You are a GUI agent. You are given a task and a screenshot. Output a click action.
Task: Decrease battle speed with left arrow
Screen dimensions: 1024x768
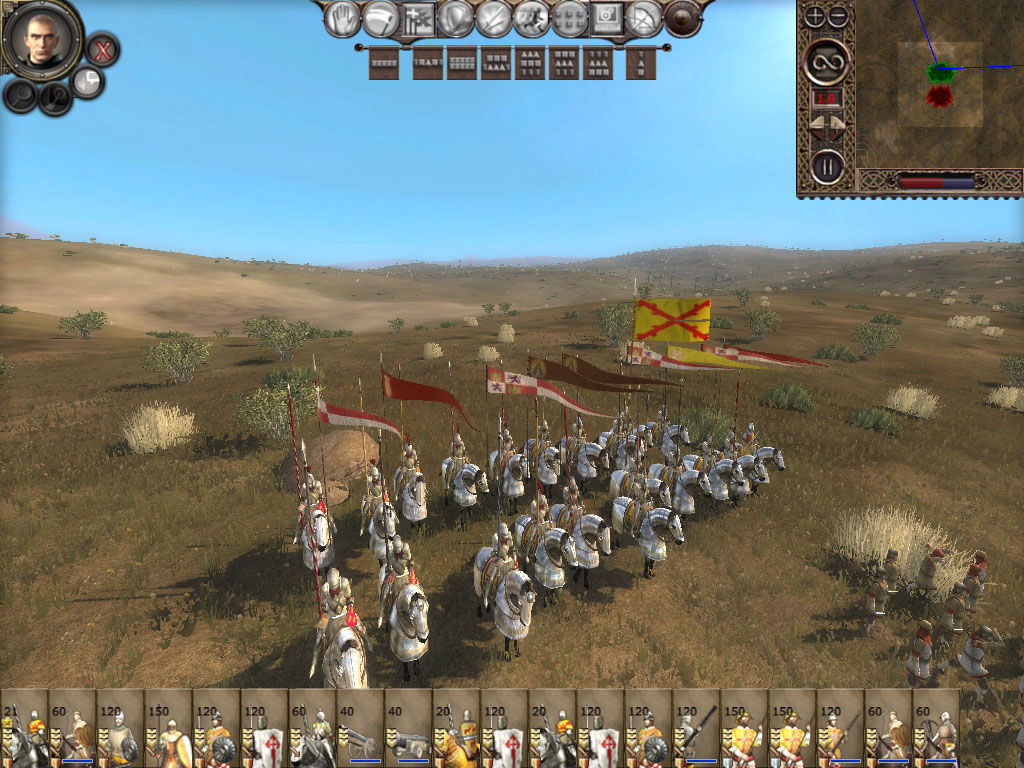tap(816, 126)
